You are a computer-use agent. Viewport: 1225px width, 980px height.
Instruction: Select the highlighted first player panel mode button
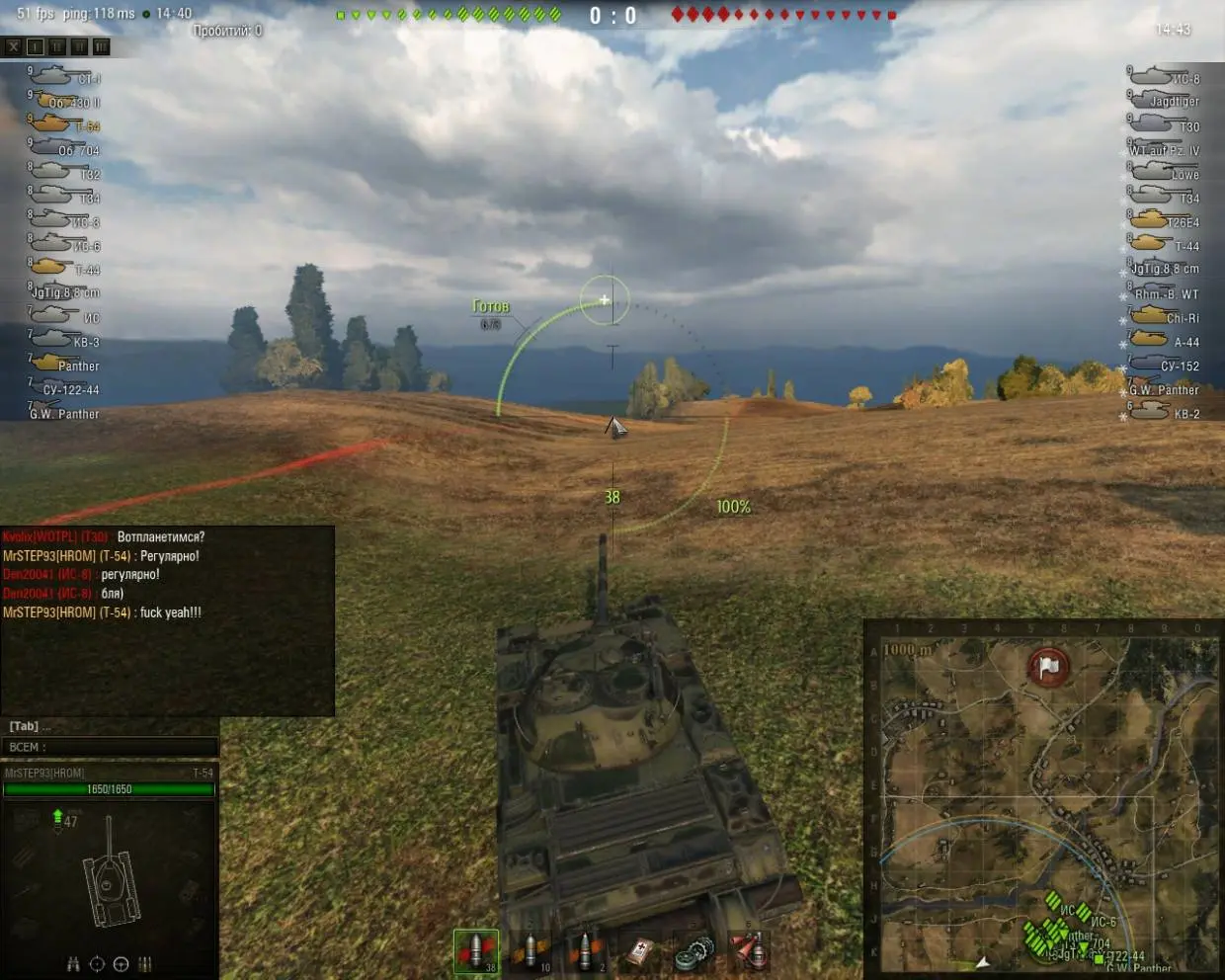coord(36,46)
